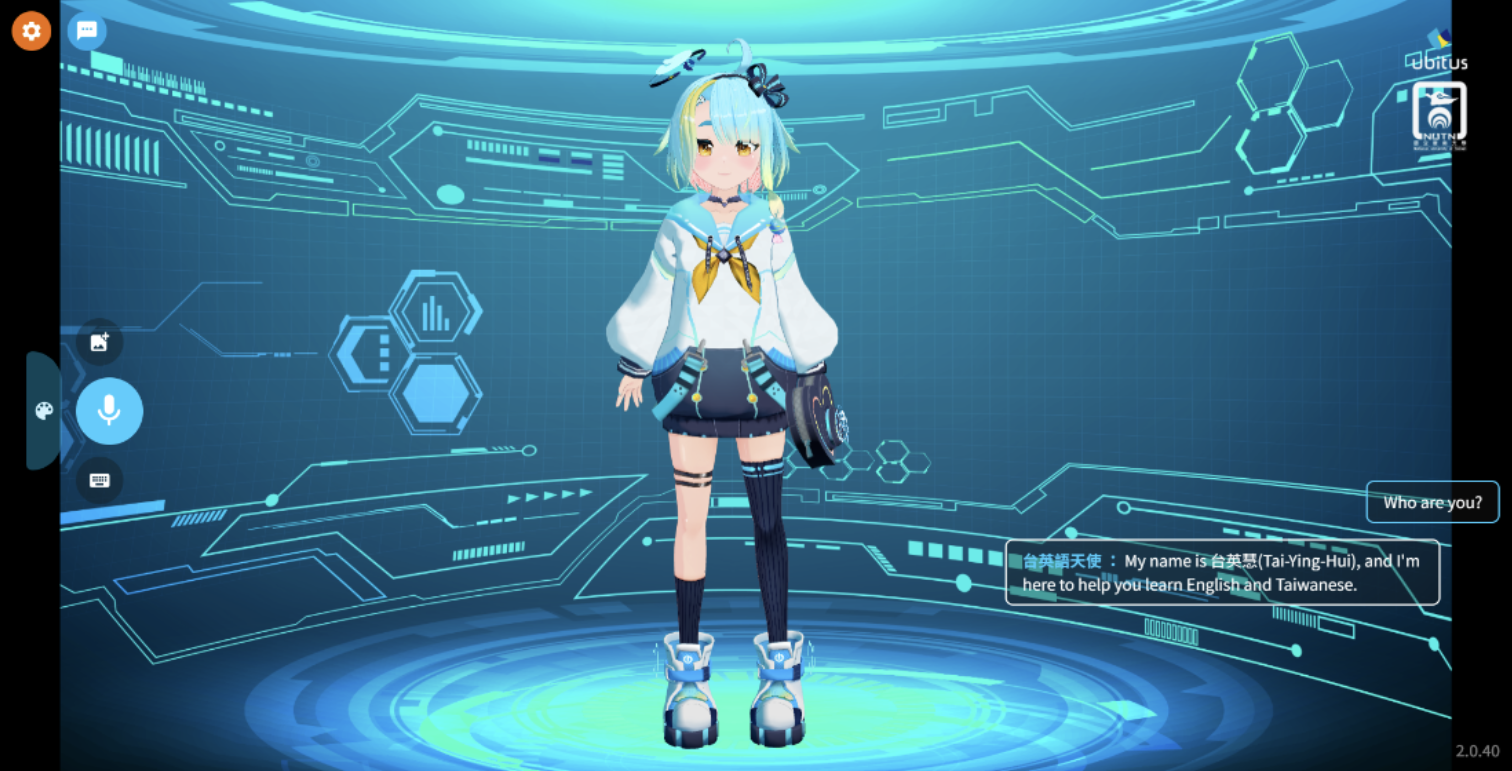Select the "Who are you?" message bubble
The height and width of the screenshot is (771, 1512).
tap(1432, 502)
